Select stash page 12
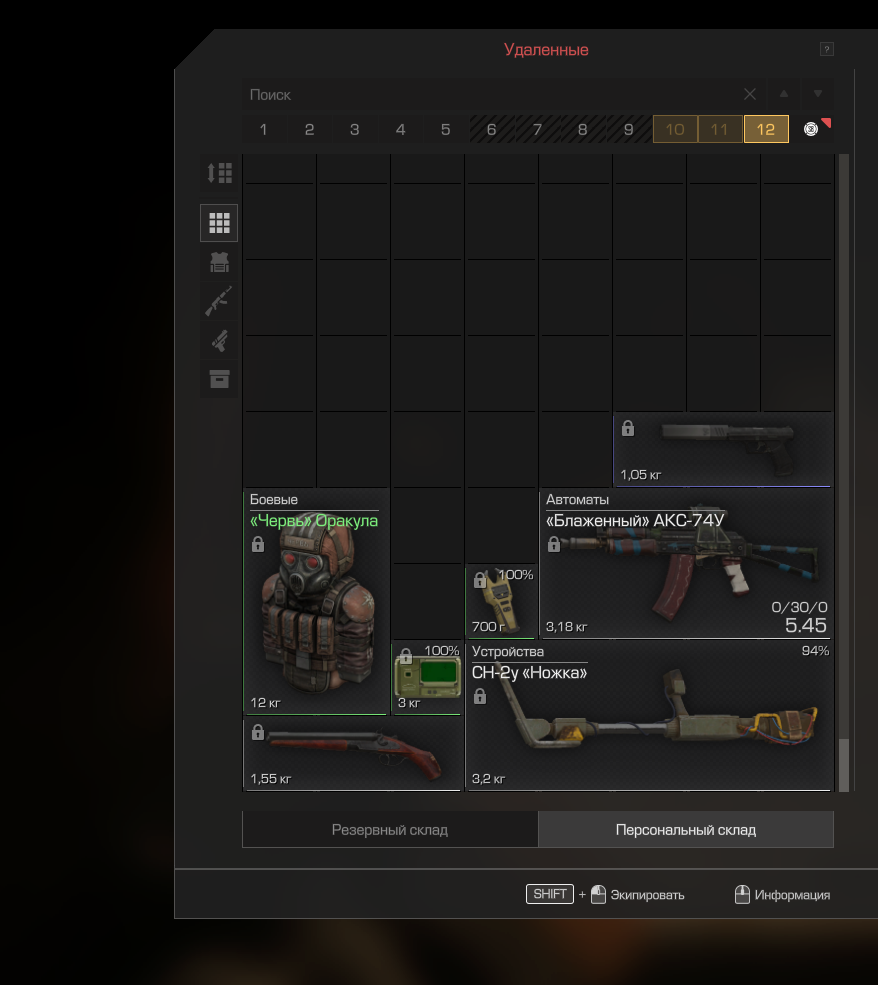This screenshot has width=878, height=985. pos(766,129)
